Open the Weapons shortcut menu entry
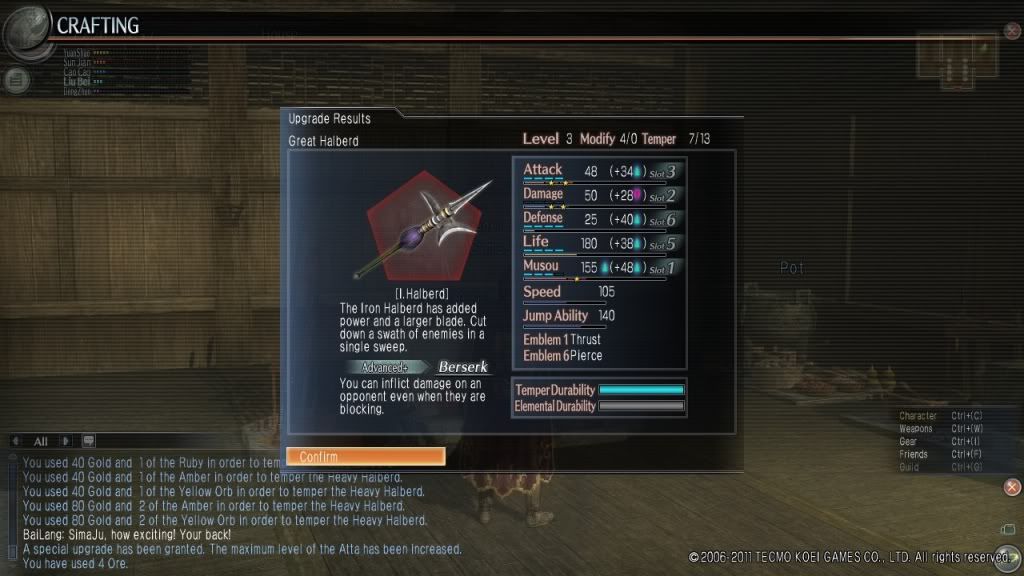The image size is (1024, 576). [916, 429]
